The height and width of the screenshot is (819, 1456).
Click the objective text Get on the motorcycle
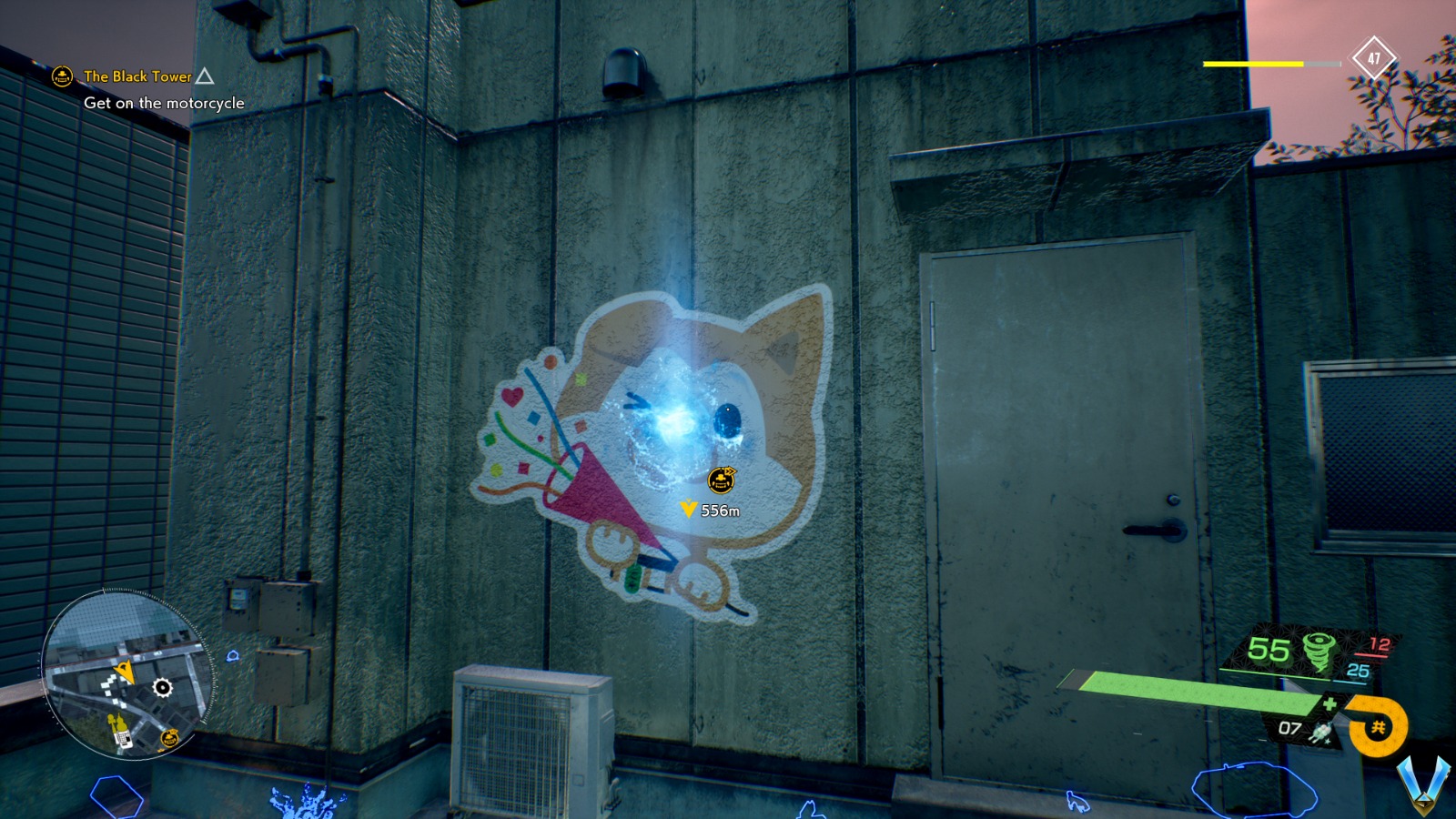tap(164, 104)
